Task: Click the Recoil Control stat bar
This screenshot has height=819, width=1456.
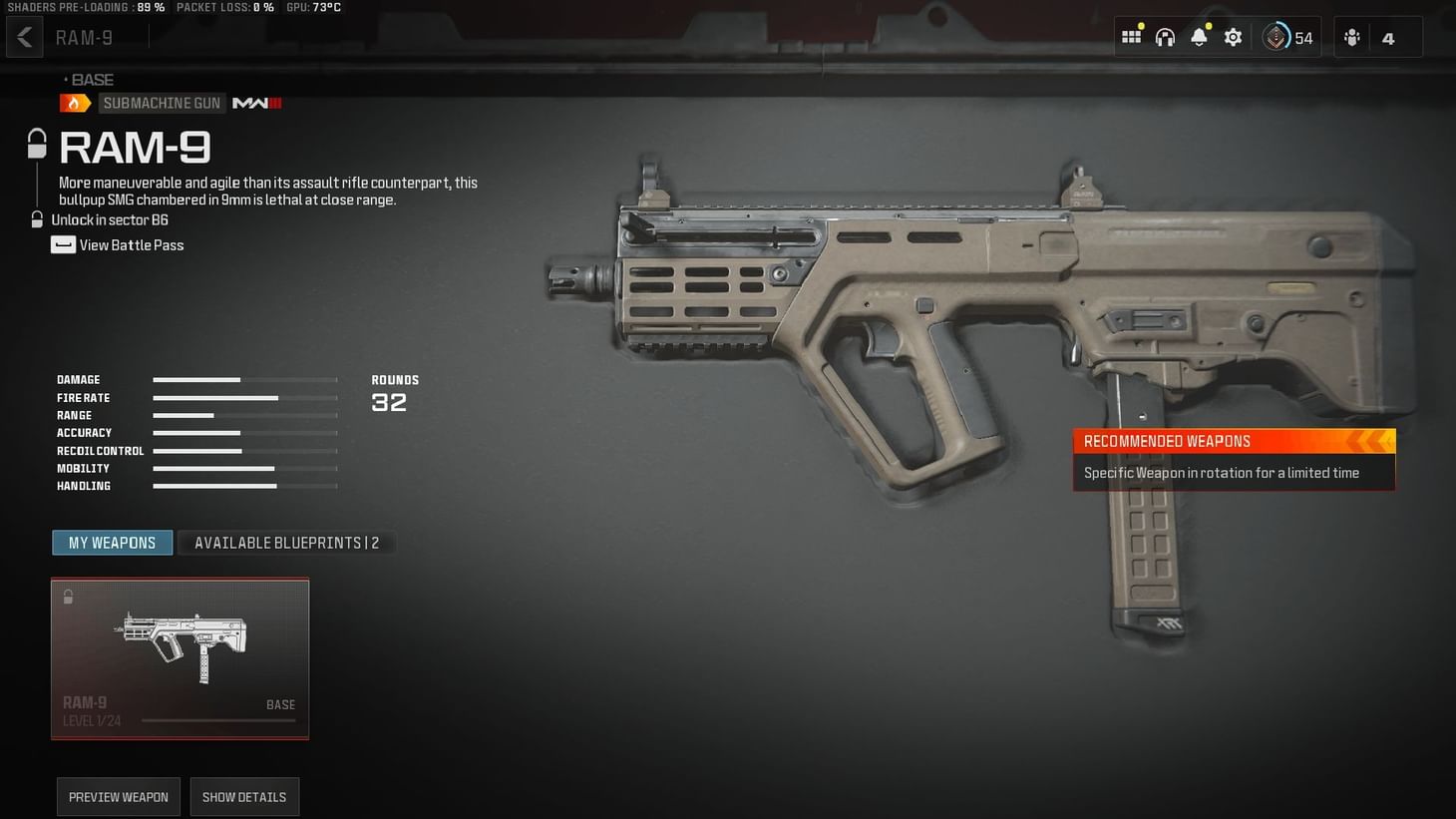Action: (244, 451)
